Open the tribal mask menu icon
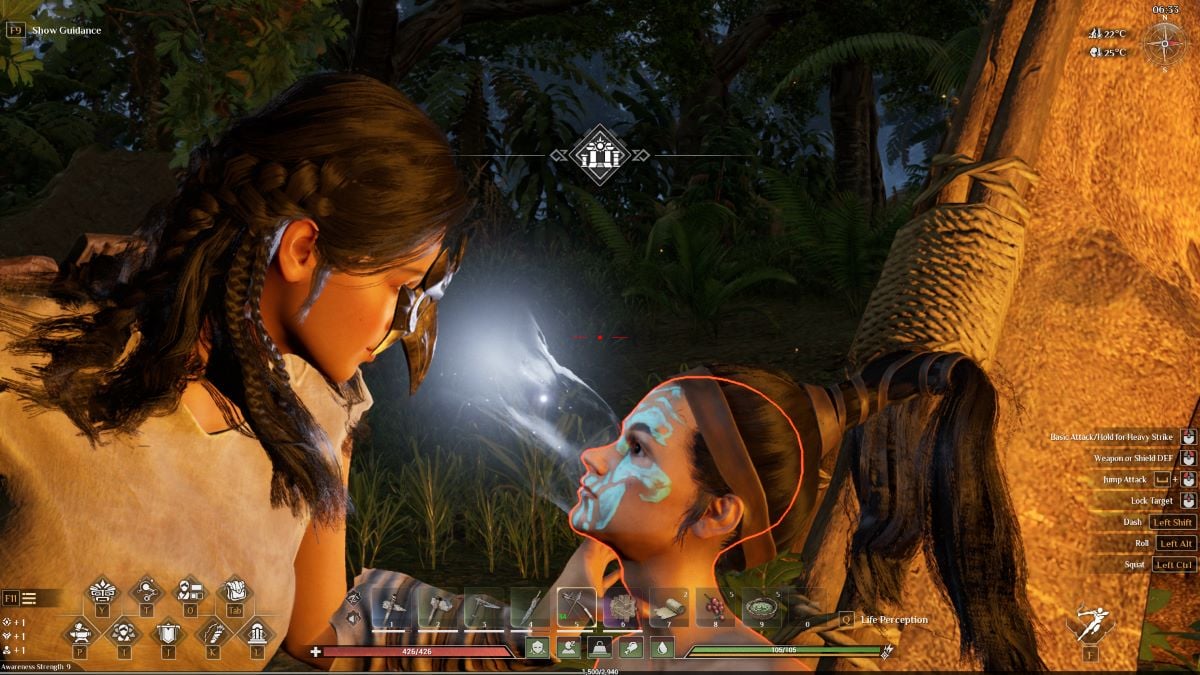Screen dimensions: 1200x675 coord(103,590)
